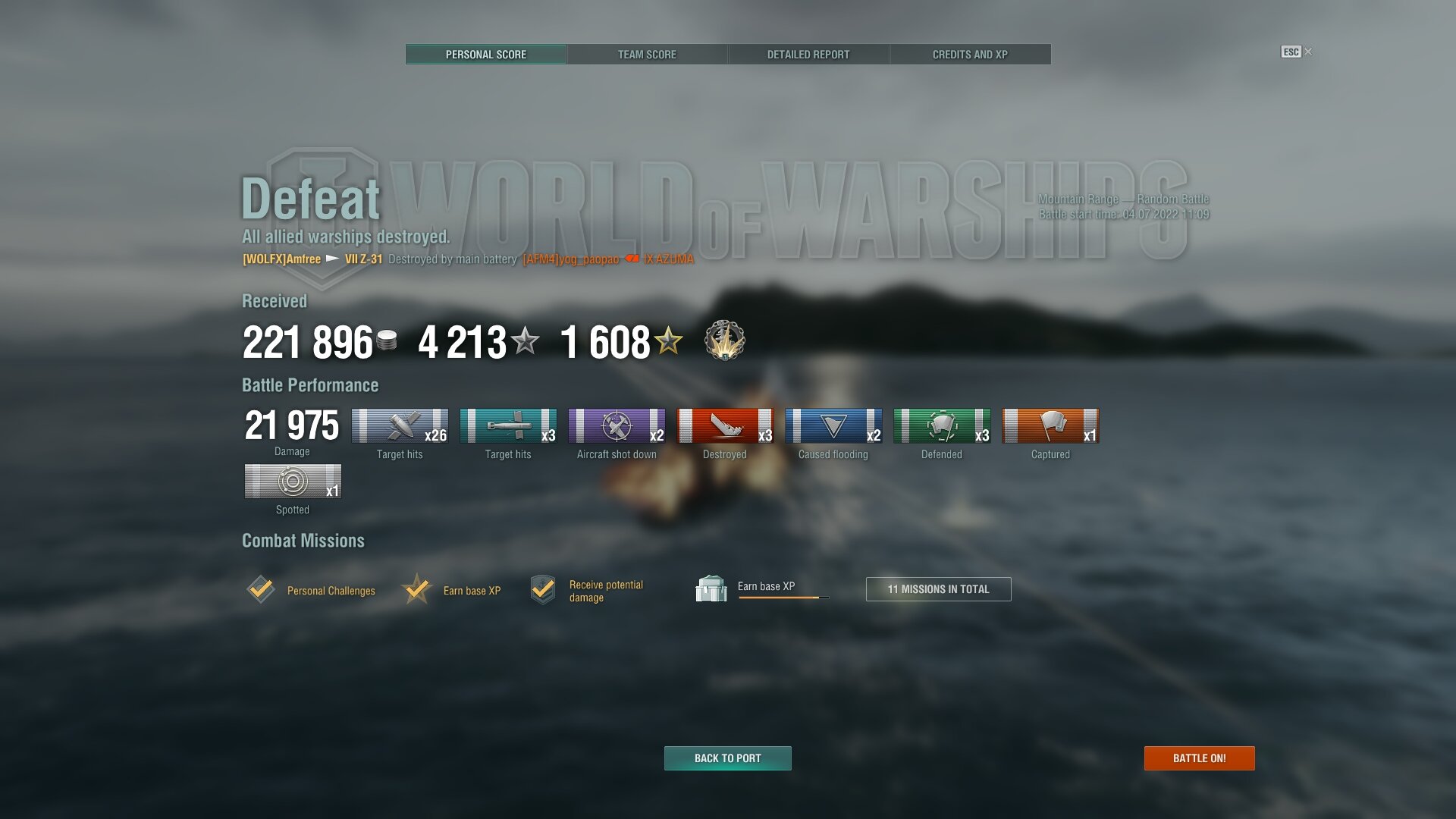This screenshot has height=819, width=1456.
Task: Switch to the Team Score tab
Action: pyautogui.click(x=647, y=55)
